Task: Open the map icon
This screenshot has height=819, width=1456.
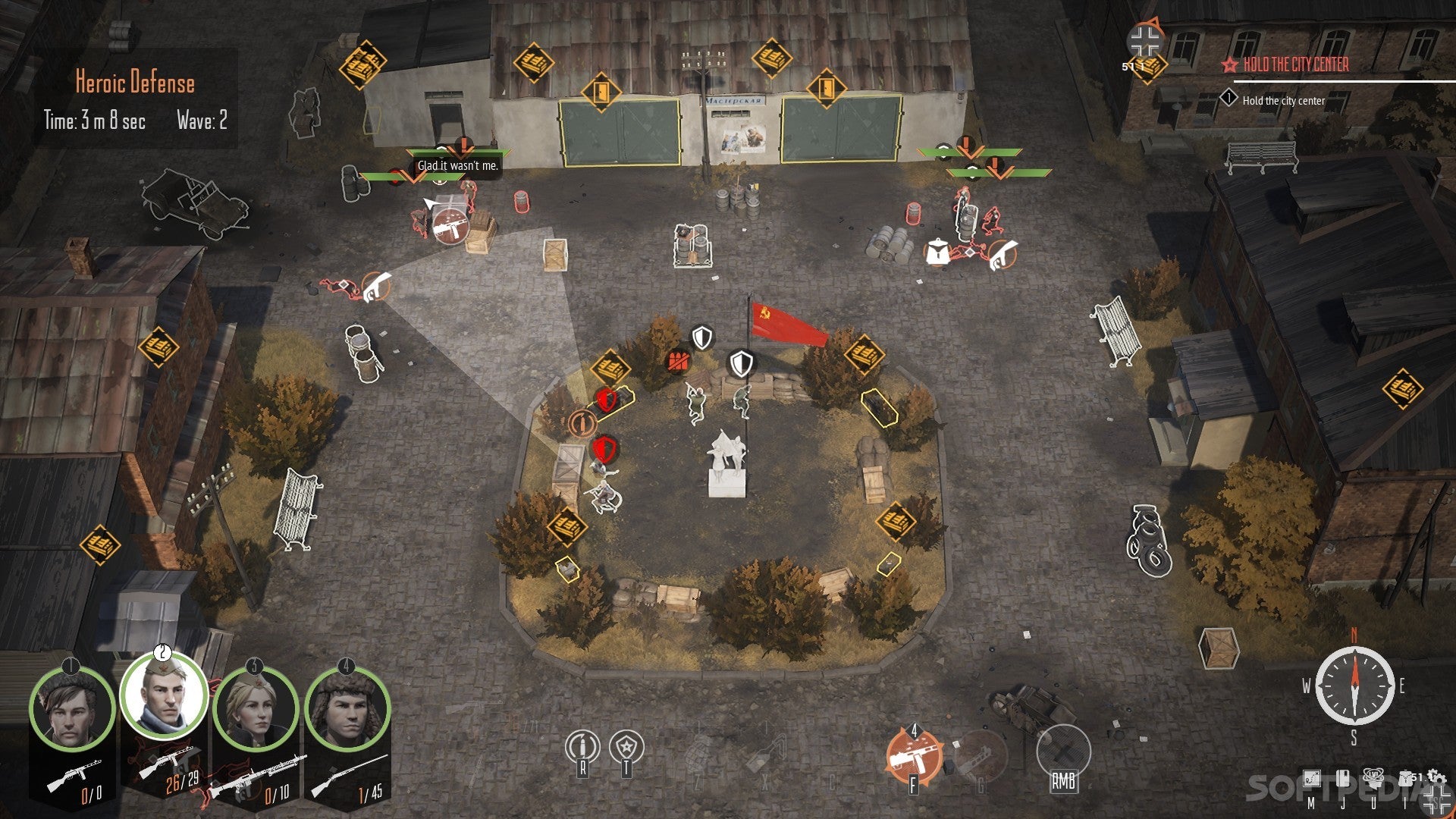Action: pyautogui.click(x=1311, y=780)
